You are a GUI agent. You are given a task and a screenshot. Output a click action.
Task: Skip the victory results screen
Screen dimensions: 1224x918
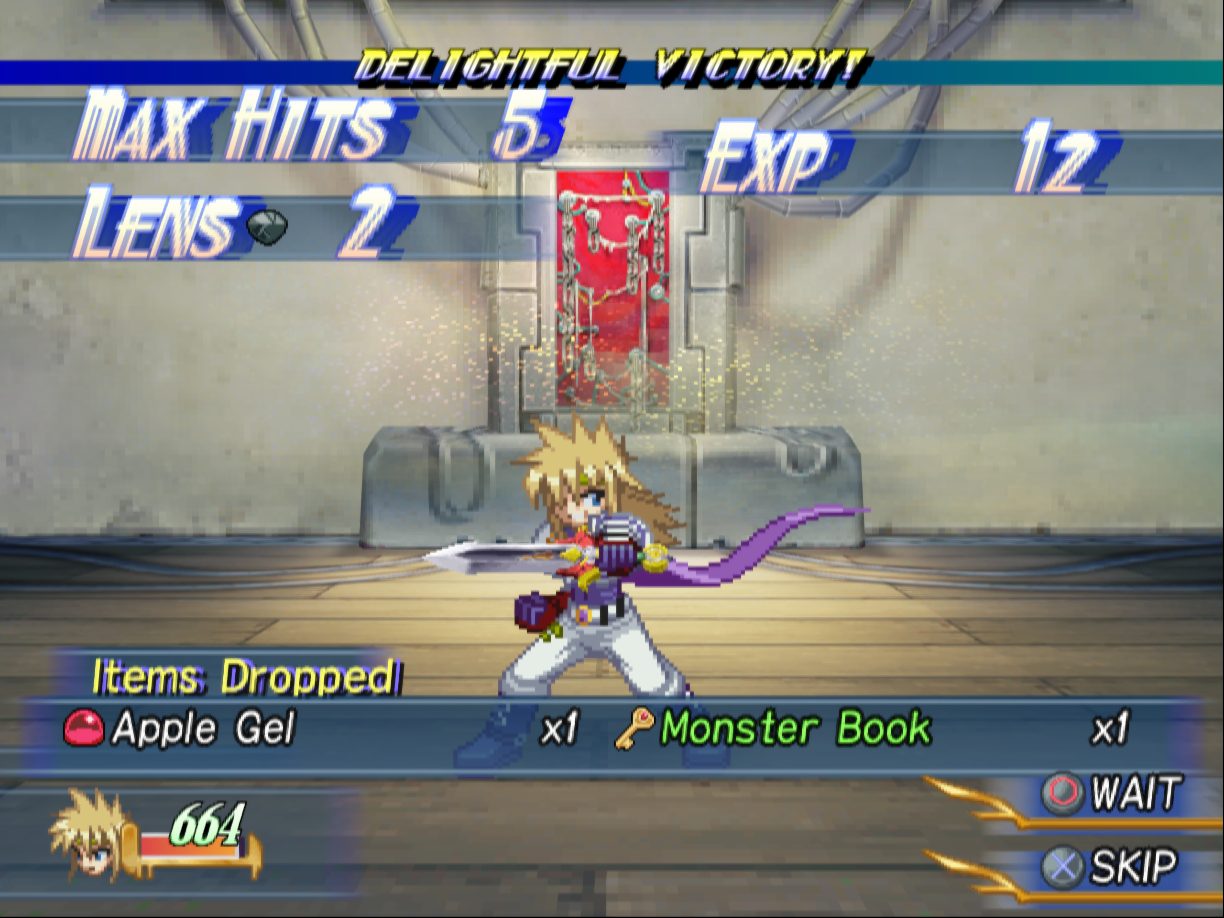[x=1110, y=866]
